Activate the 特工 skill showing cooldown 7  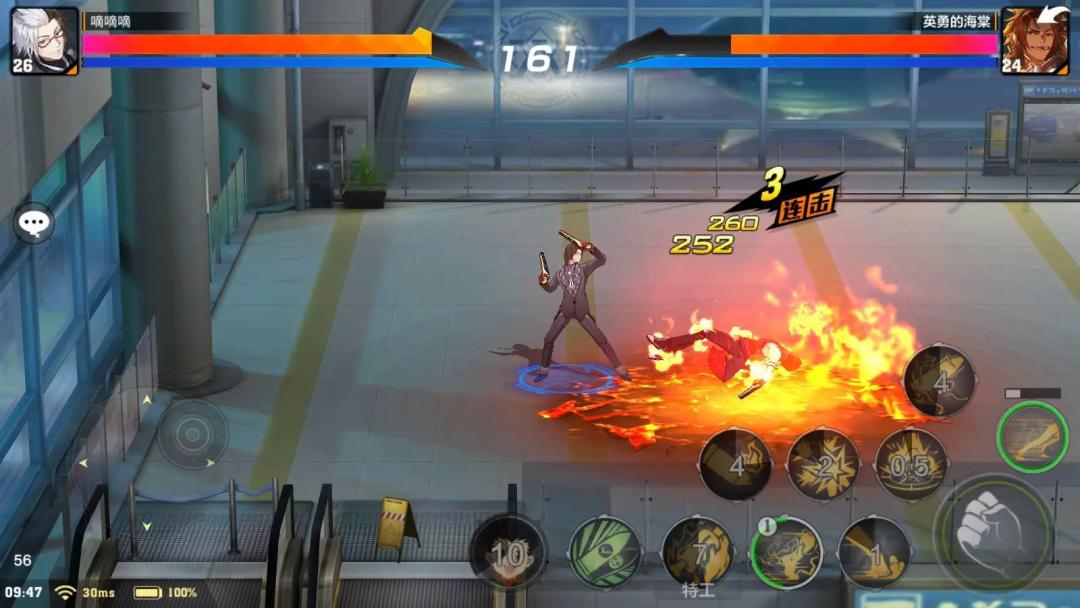tap(697, 551)
